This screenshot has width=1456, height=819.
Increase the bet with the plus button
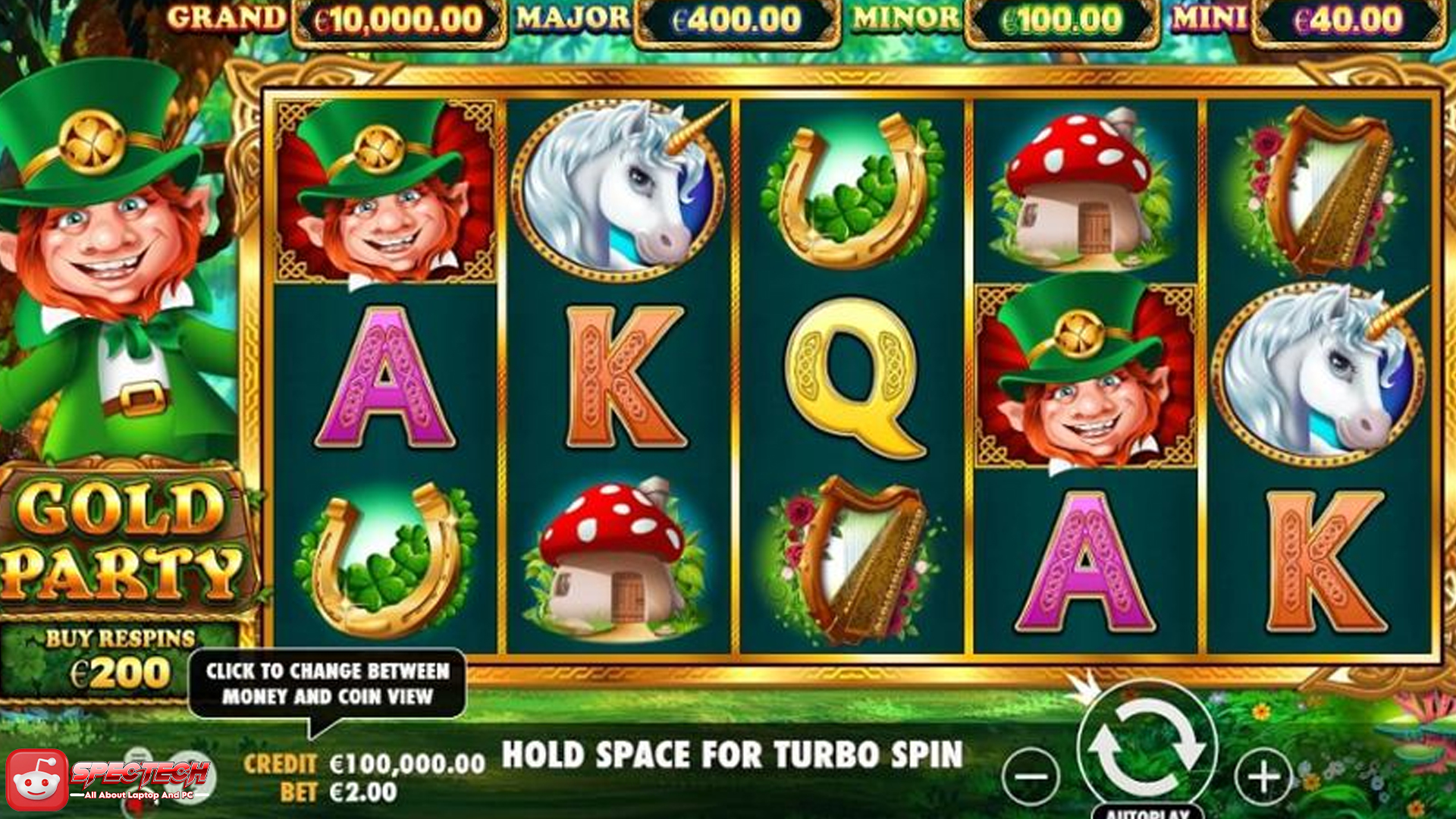click(x=1263, y=777)
